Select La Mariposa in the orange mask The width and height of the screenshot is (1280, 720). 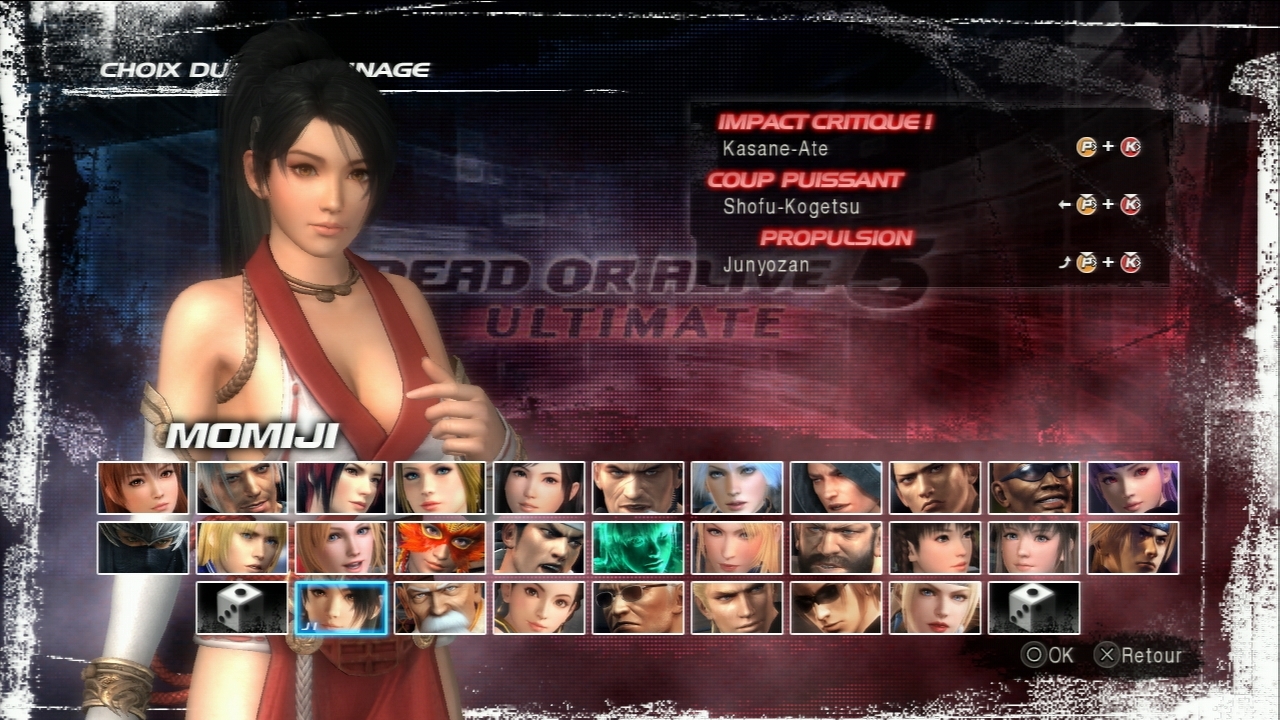click(440, 548)
